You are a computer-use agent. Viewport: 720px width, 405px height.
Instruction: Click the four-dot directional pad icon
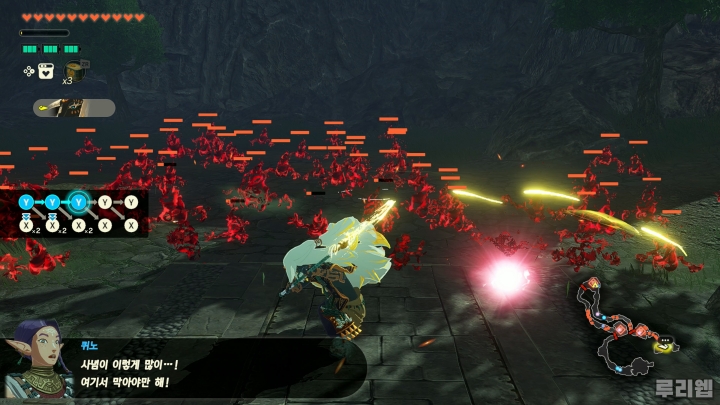29,71
